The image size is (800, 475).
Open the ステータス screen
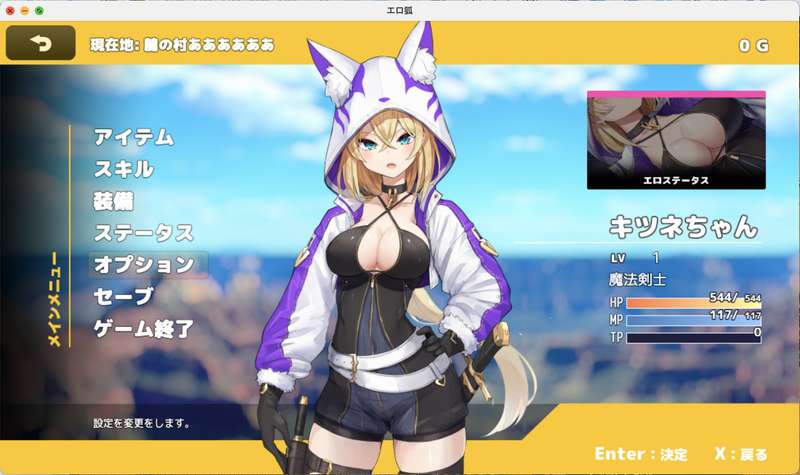click(143, 233)
